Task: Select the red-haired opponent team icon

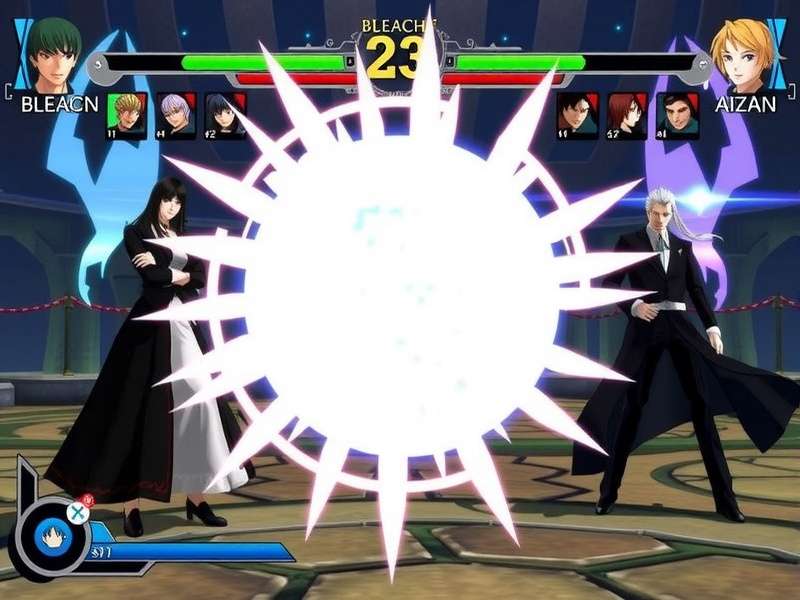Action: pos(627,115)
